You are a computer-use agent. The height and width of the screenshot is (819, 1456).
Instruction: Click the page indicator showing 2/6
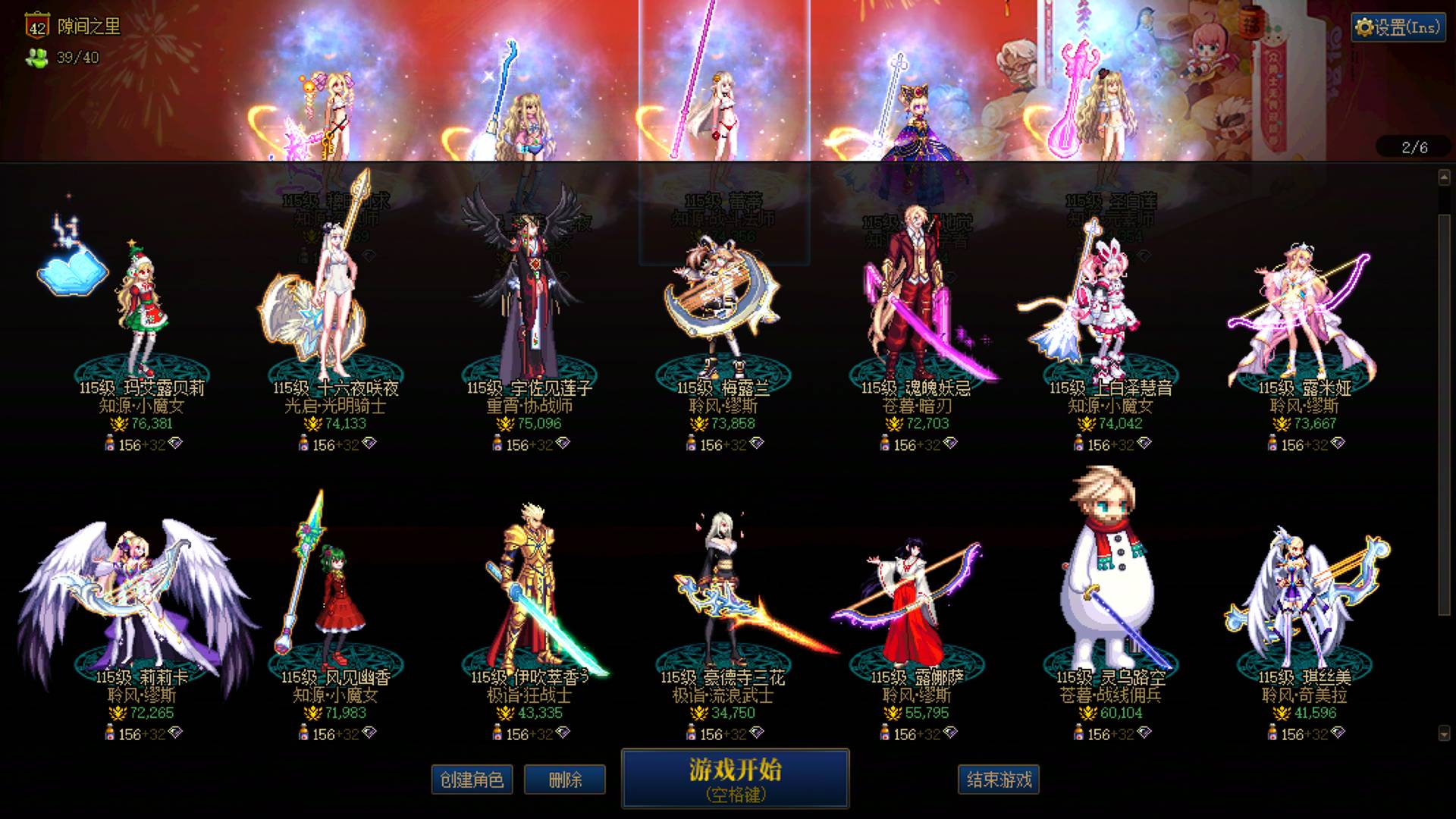(1415, 149)
